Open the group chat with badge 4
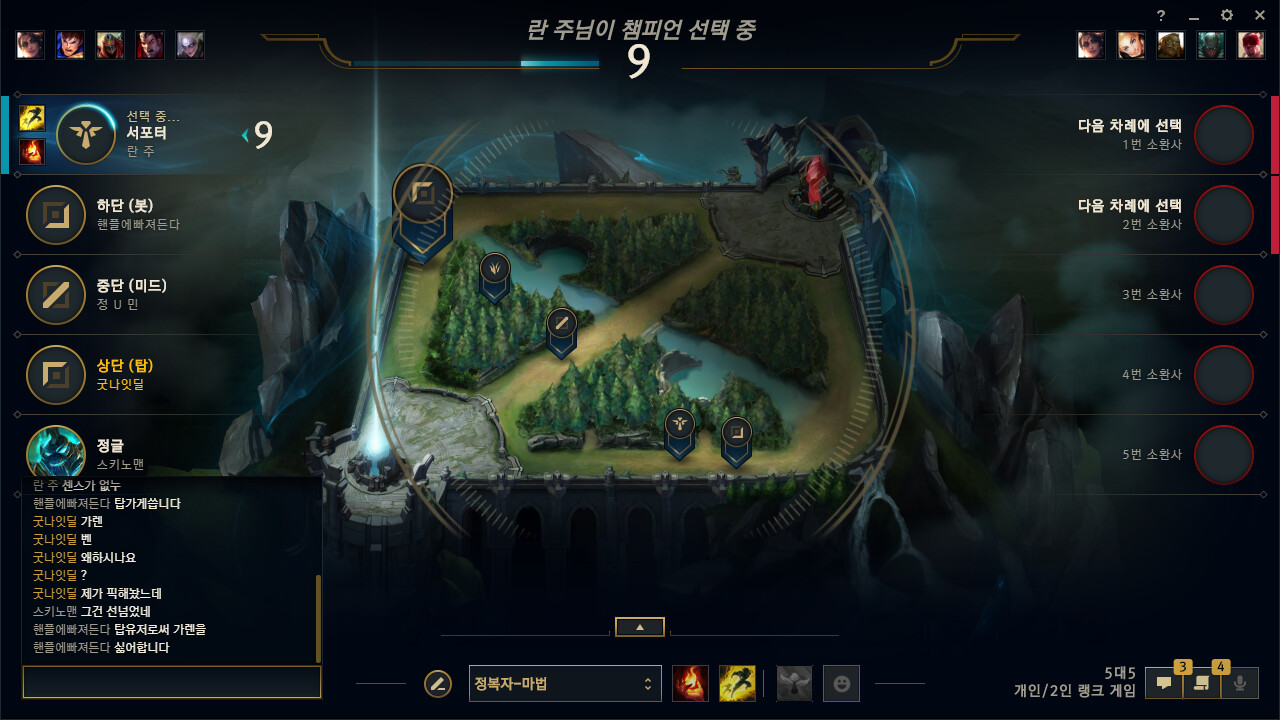Viewport: 1280px width, 720px height. [x=1203, y=684]
